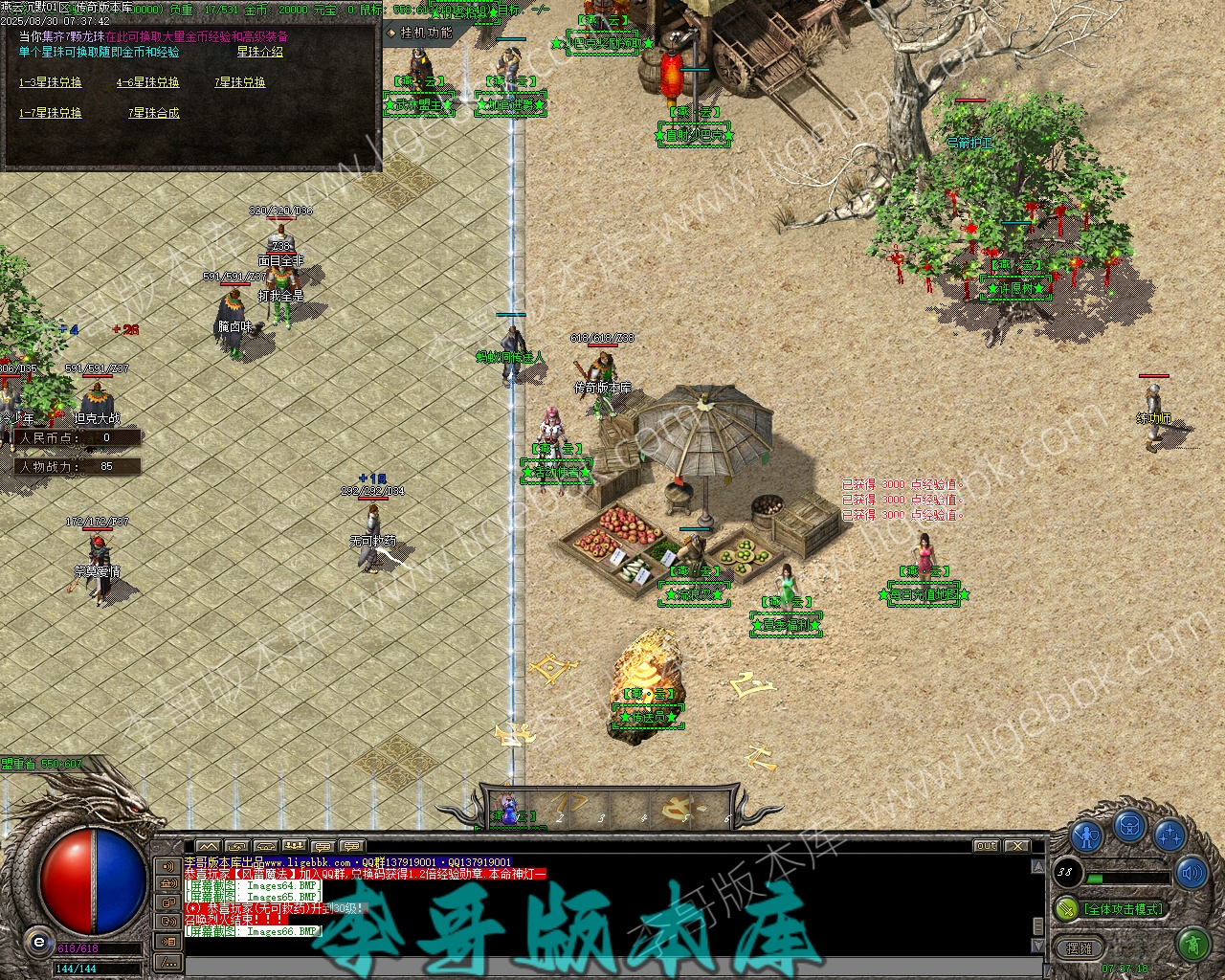Click the out button on chat panel
Viewport: 1225px width, 980px height.
pyautogui.click(x=986, y=846)
